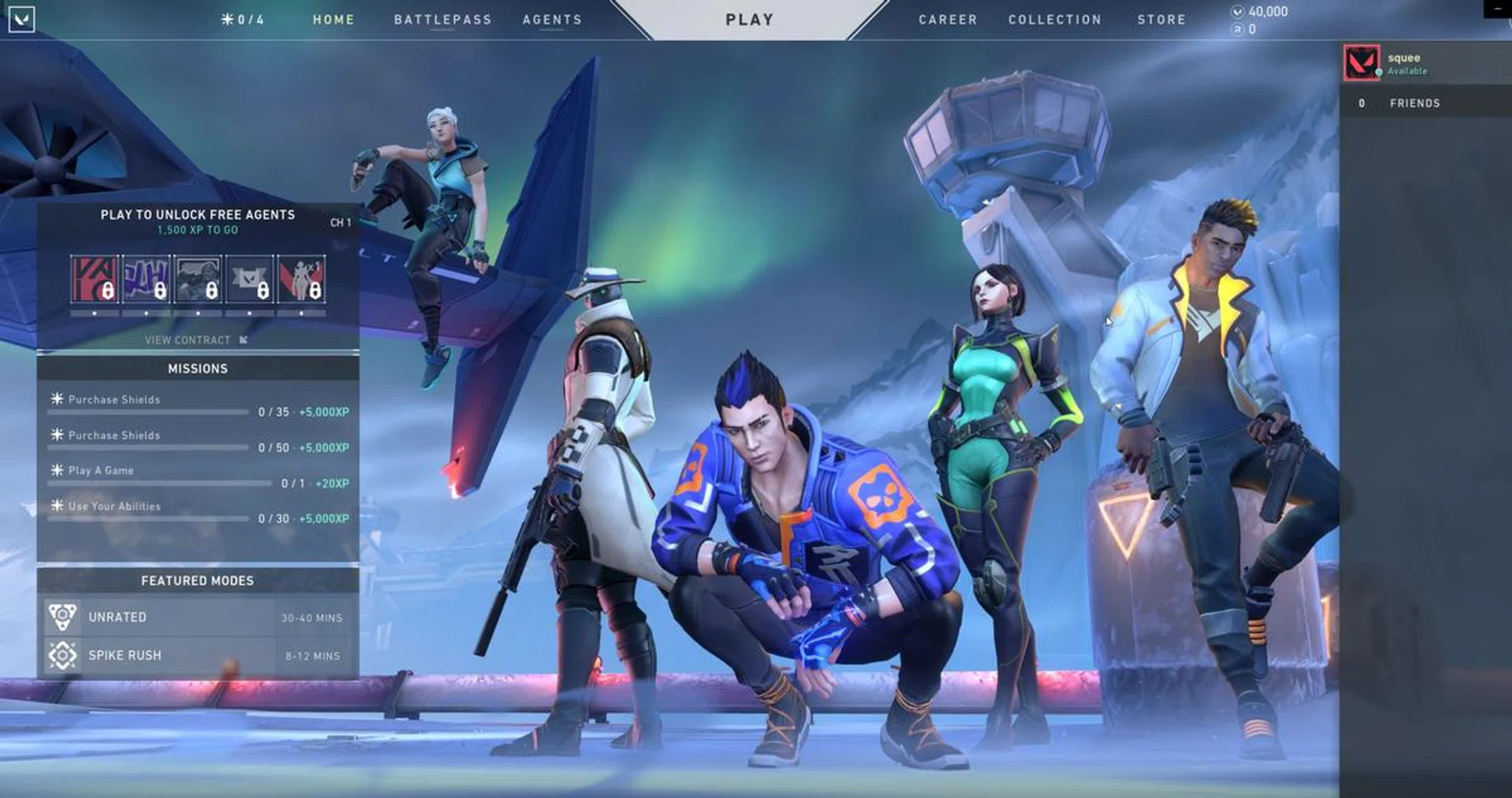Screen dimensions: 1512x798
Task: Minimize the game window
Action: click(x=1497, y=8)
